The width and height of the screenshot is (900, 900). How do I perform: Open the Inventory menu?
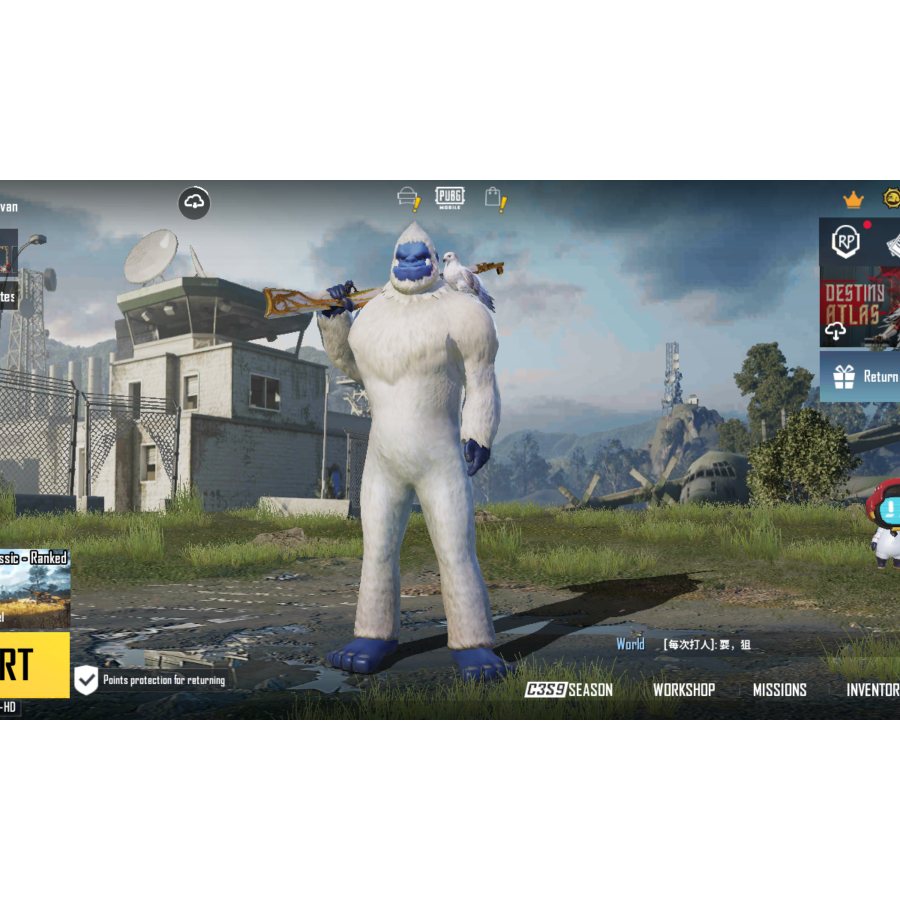873,690
